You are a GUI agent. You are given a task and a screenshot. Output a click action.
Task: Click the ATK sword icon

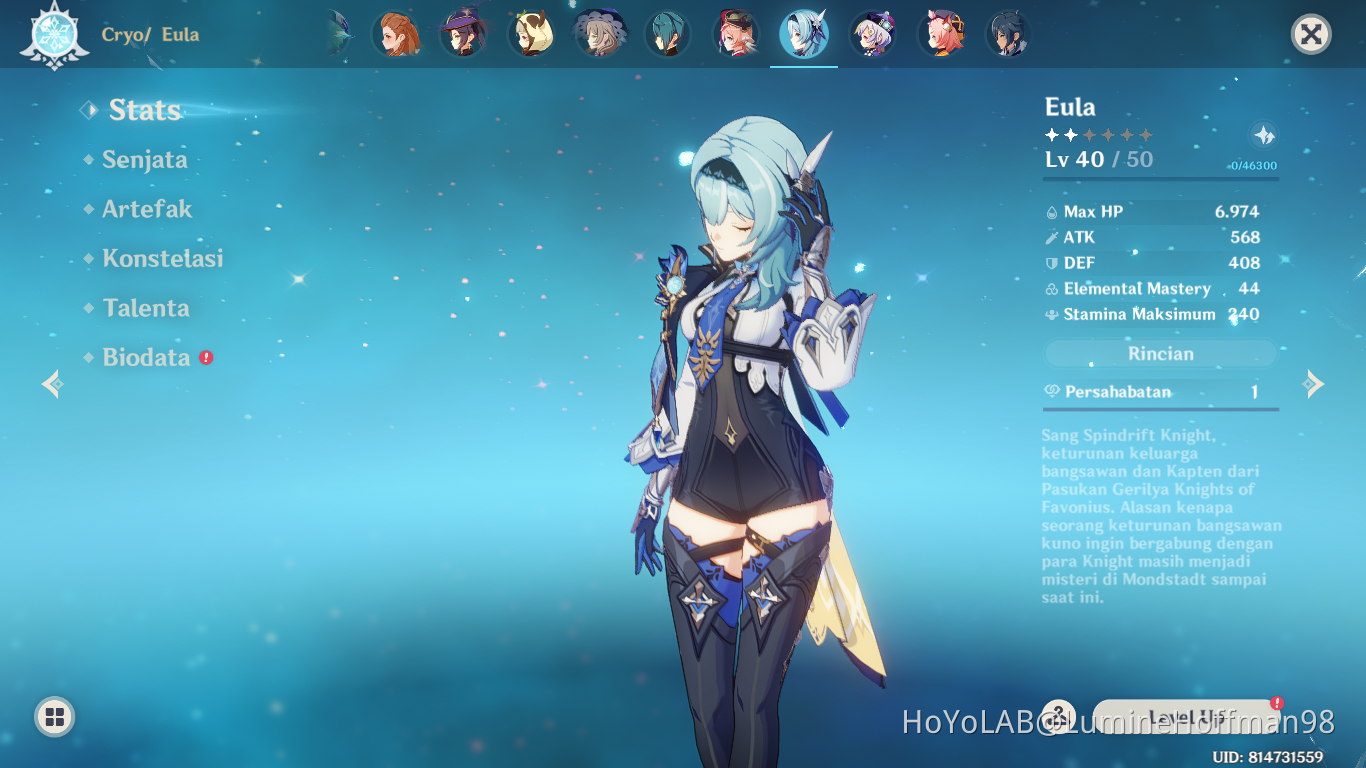[1051, 237]
